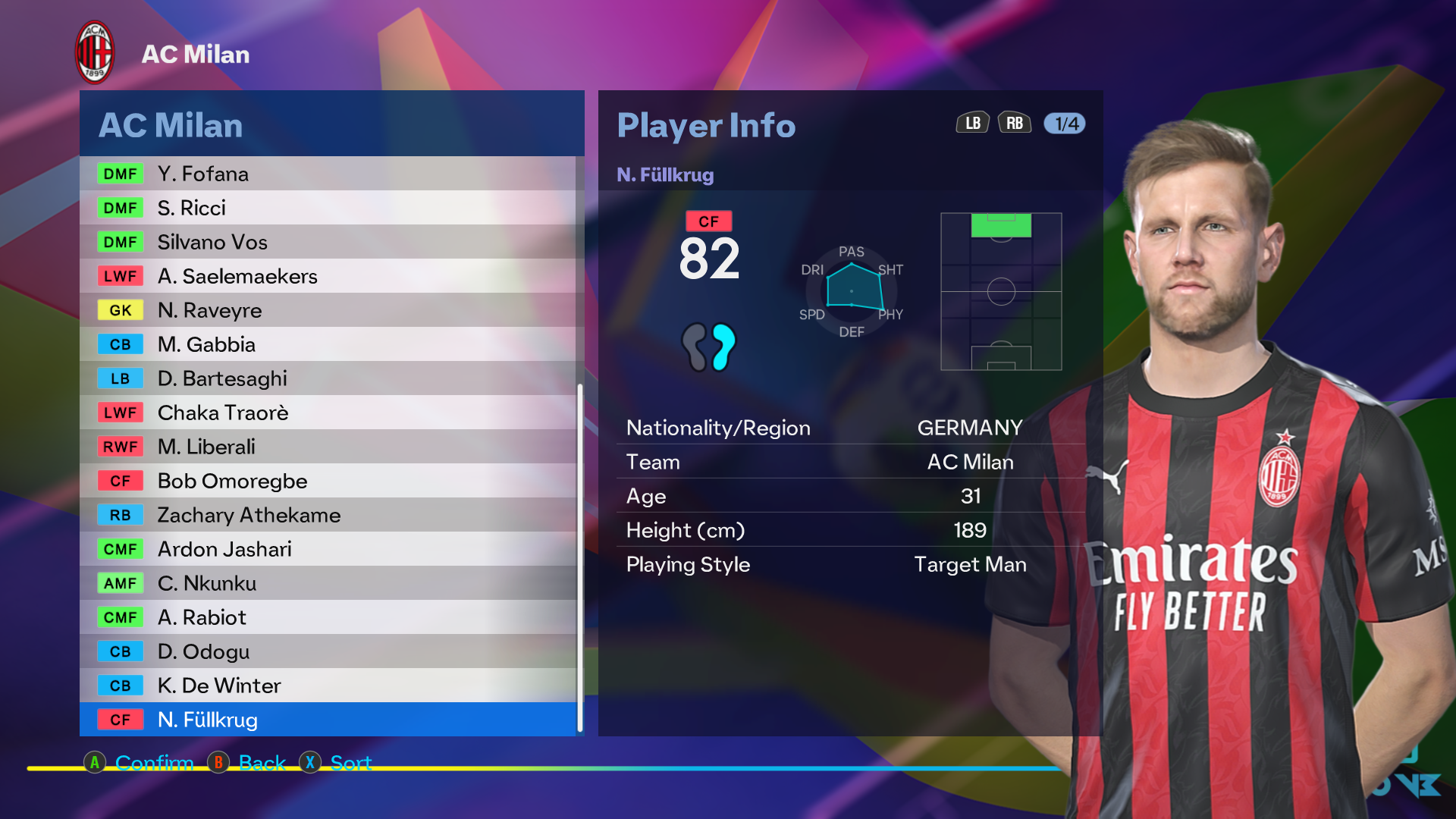This screenshot has width=1456, height=819.
Task: Pick Ardon Jashari from the squad
Action: click(x=328, y=549)
